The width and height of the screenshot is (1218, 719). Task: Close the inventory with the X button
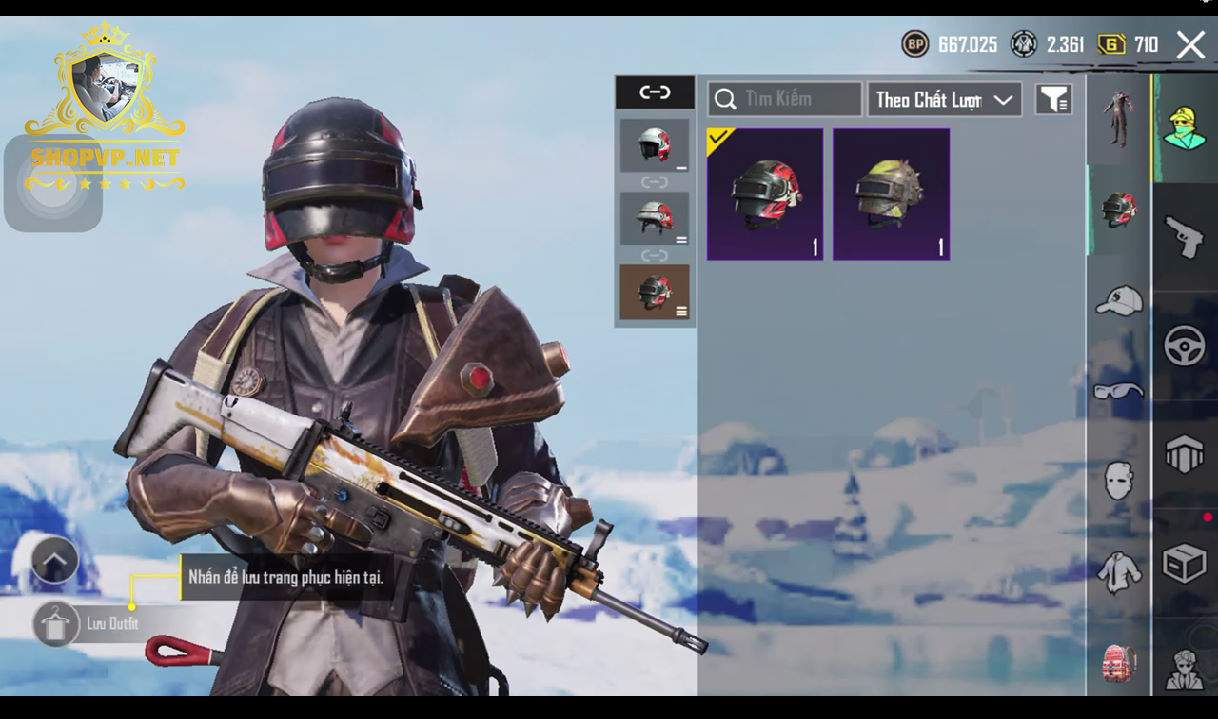[1190, 45]
